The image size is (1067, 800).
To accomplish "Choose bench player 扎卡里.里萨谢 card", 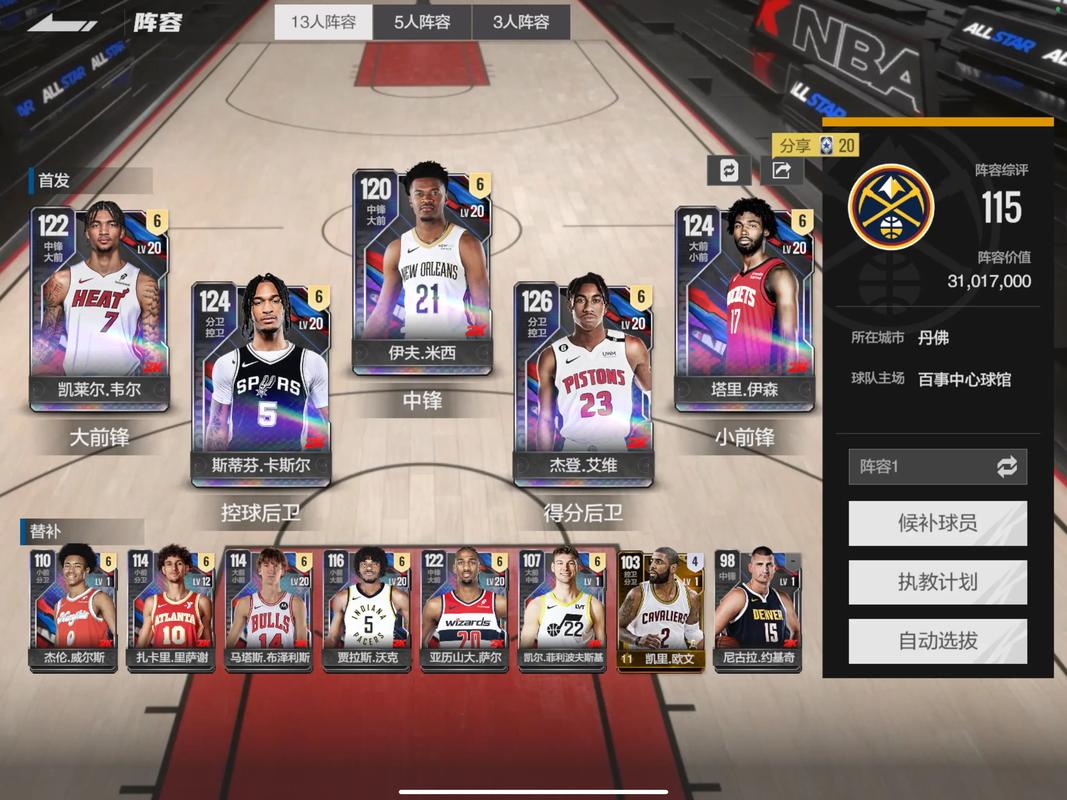I will (171, 609).
